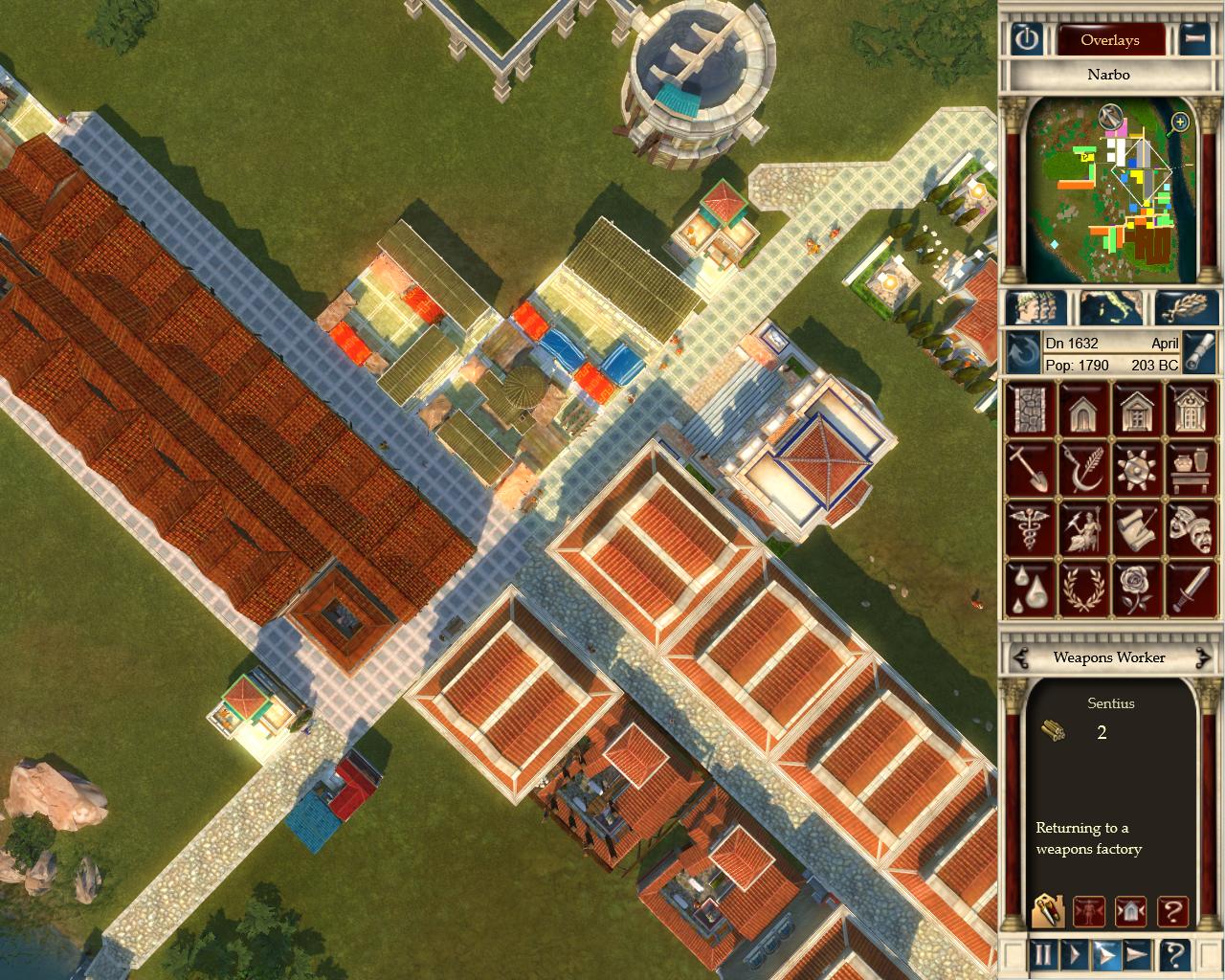Screen dimensions: 1225x980
Task: Zoom in using the minimap magnifier
Action: pos(1180,122)
